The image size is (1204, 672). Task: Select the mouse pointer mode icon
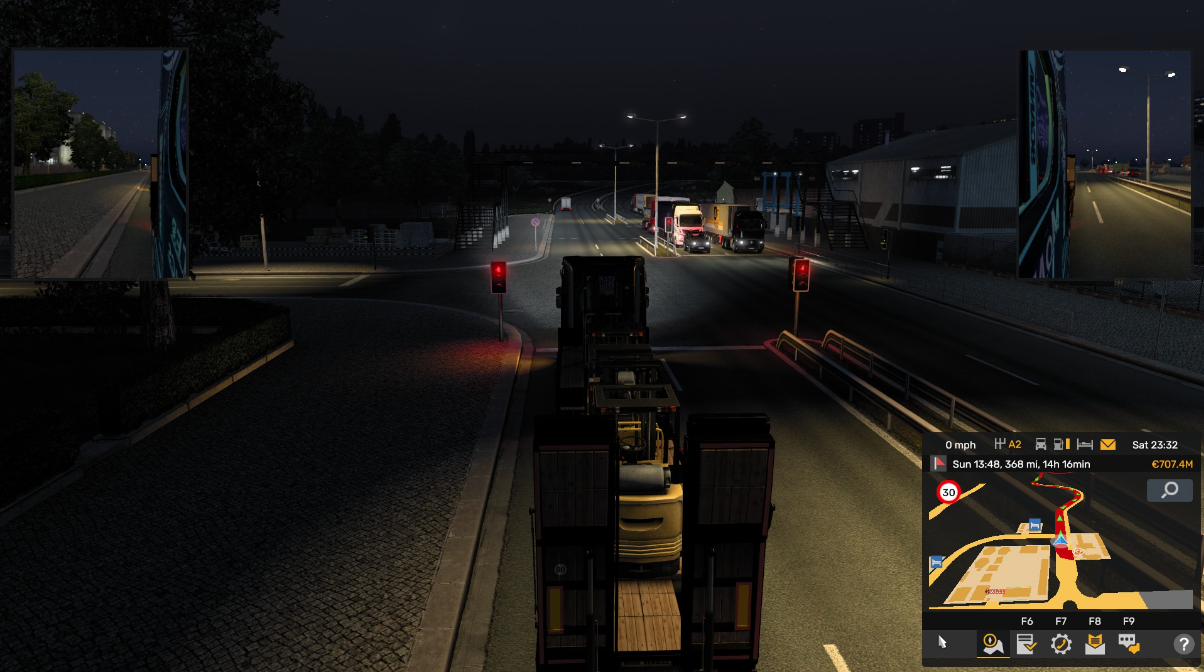tap(941, 645)
